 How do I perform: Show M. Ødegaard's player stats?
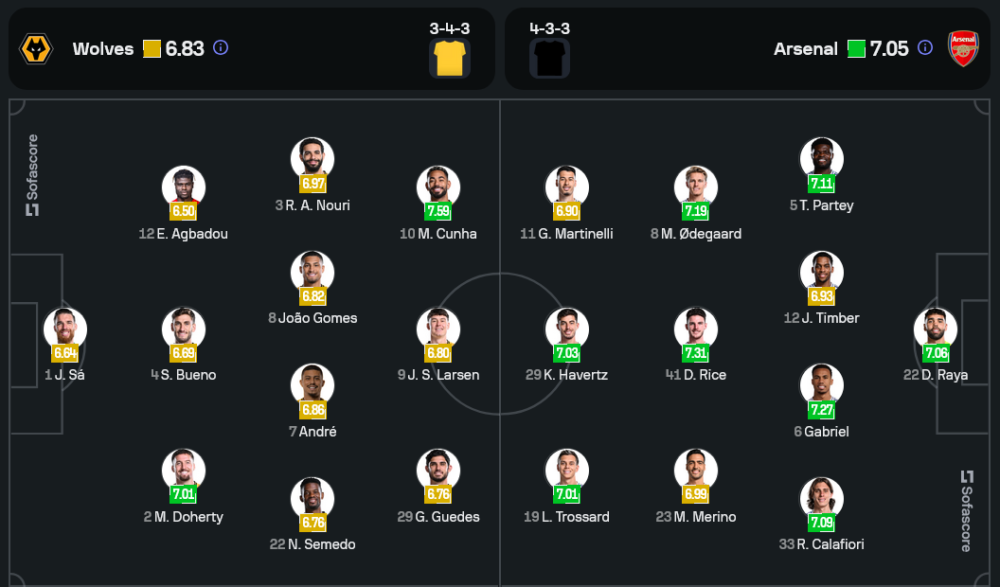(695, 188)
